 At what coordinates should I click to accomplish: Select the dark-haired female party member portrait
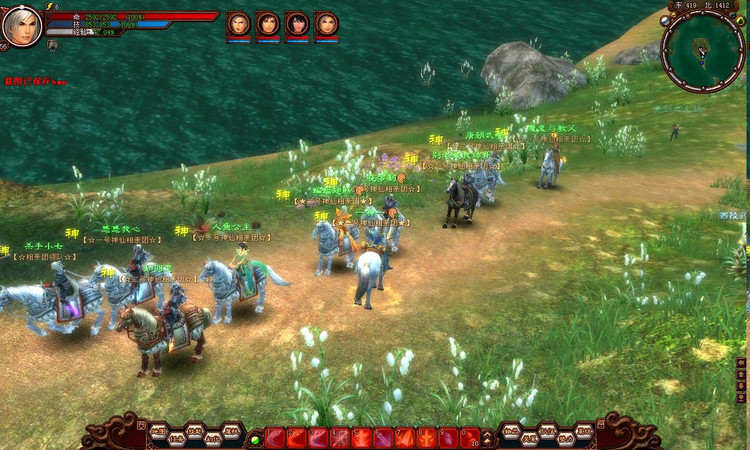pos(297,24)
